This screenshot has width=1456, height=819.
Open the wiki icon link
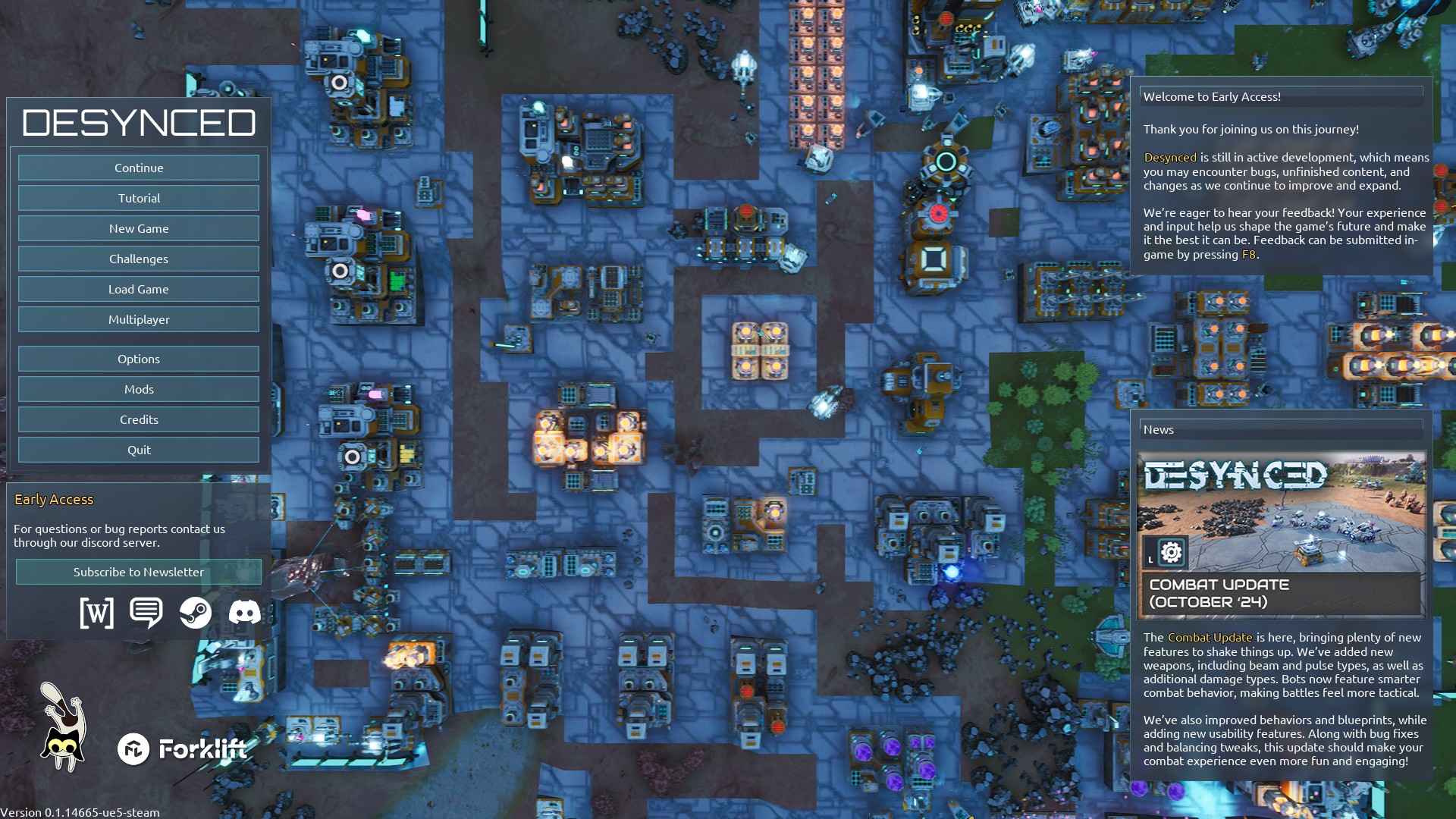(97, 612)
